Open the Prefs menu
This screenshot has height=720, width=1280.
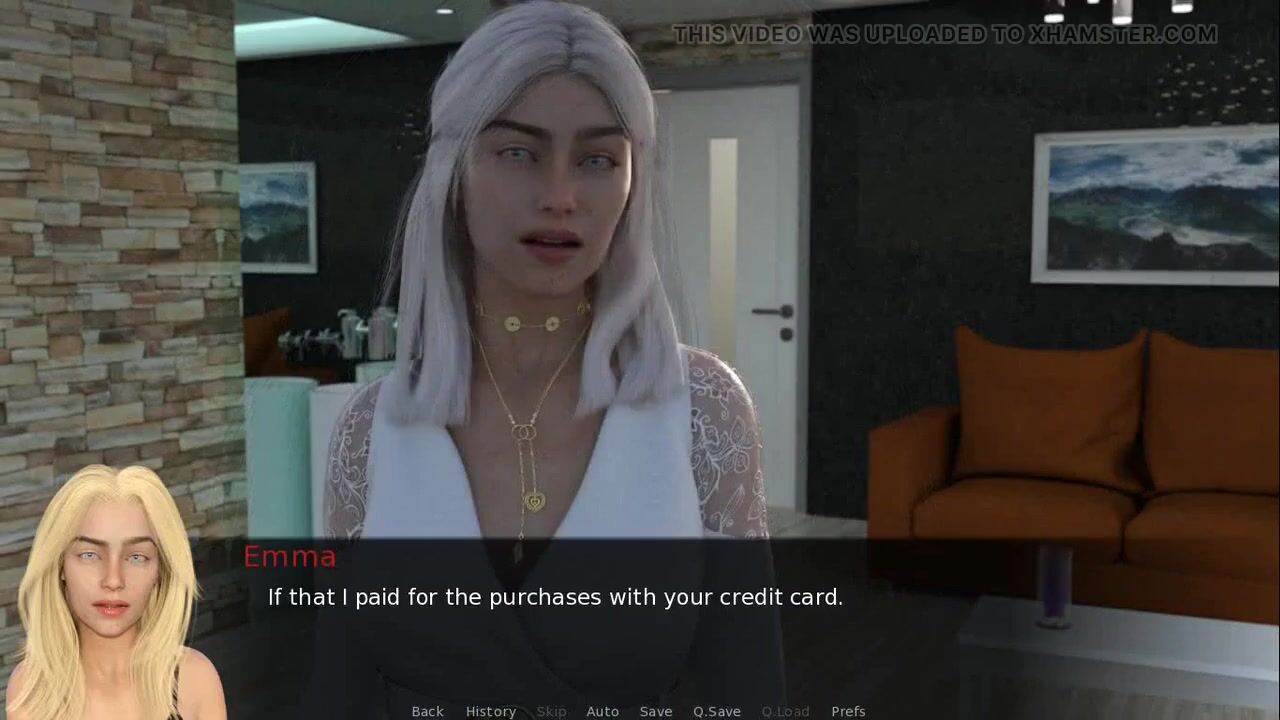point(848,711)
